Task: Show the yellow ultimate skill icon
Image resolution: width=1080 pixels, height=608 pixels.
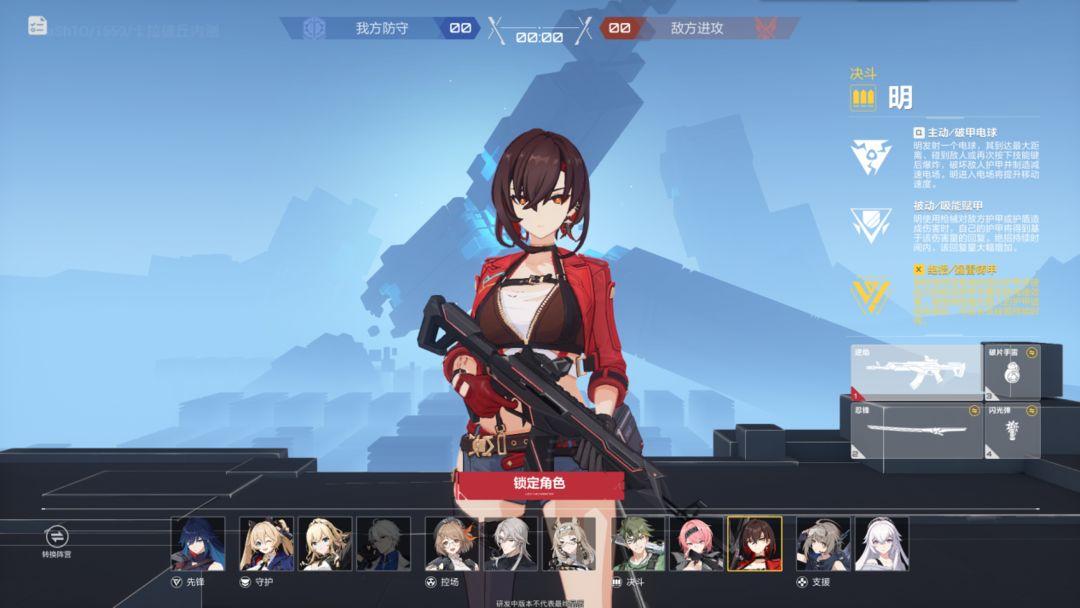Action: click(871, 294)
